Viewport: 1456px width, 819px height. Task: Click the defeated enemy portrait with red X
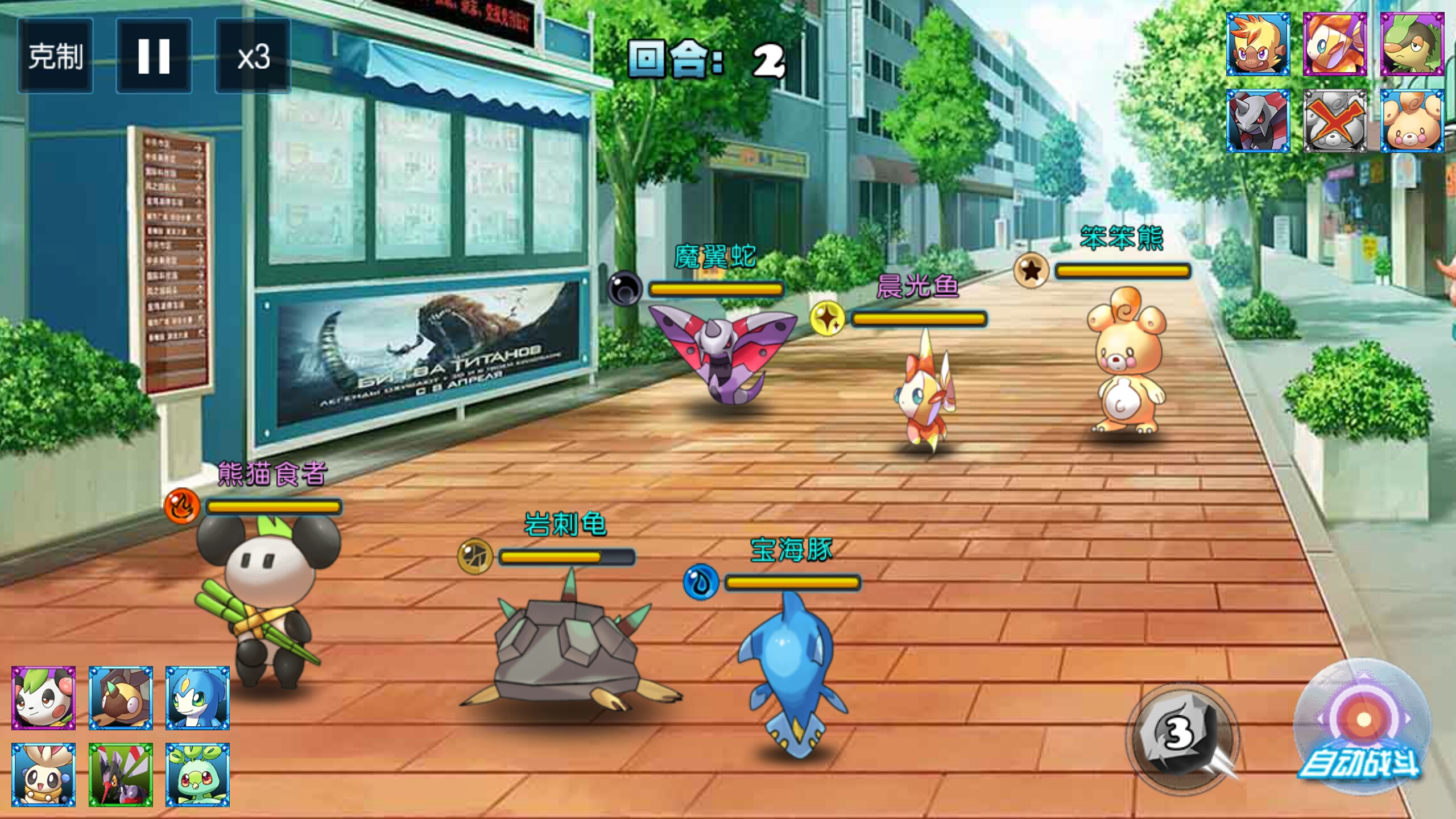[x=1335, y=121]
